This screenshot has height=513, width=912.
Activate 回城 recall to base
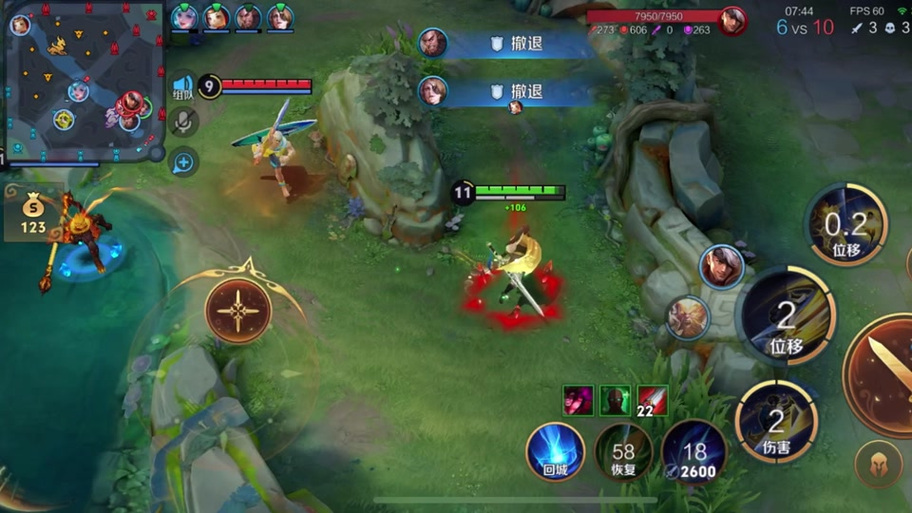tap(555, 451)
